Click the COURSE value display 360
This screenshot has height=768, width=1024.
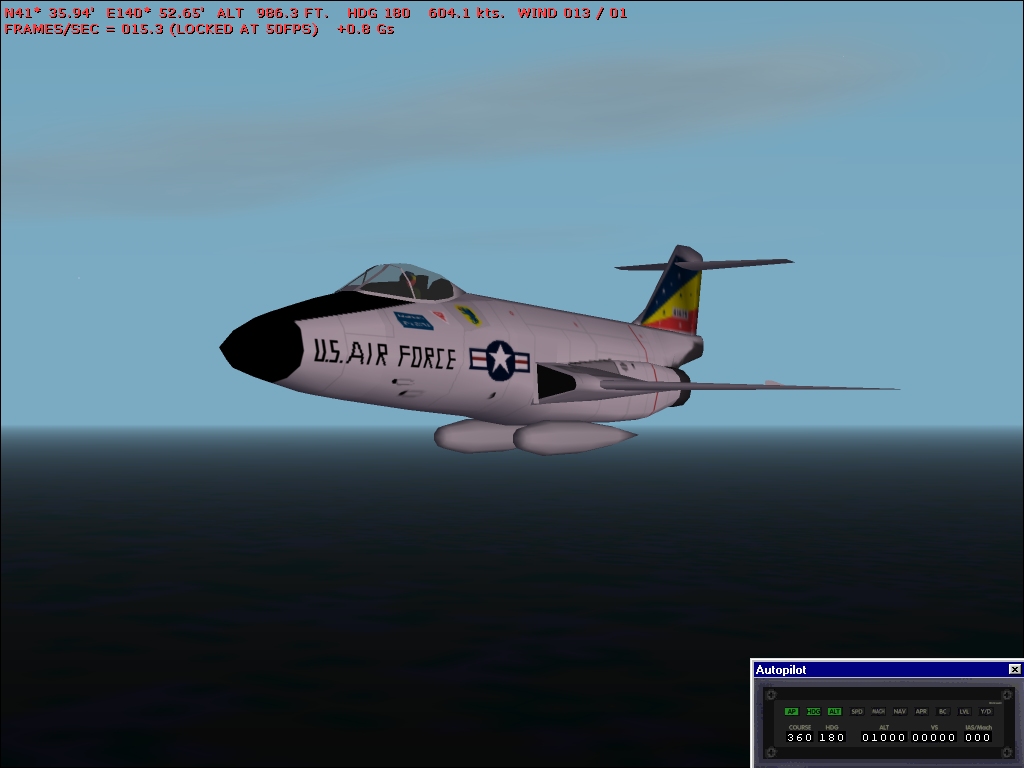(x=800, y=737)
